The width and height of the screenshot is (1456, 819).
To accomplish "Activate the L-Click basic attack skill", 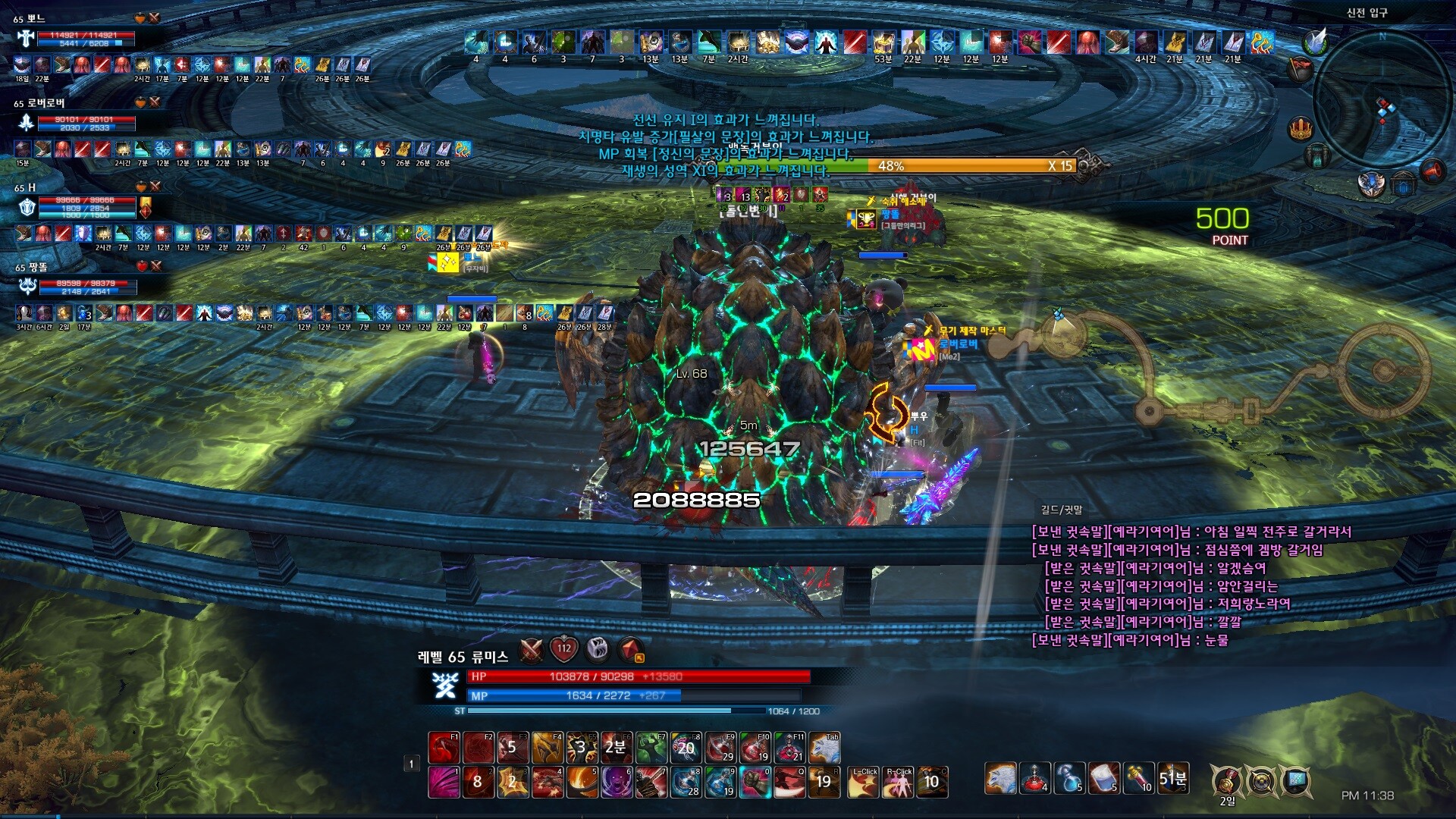I will [864, 782].
